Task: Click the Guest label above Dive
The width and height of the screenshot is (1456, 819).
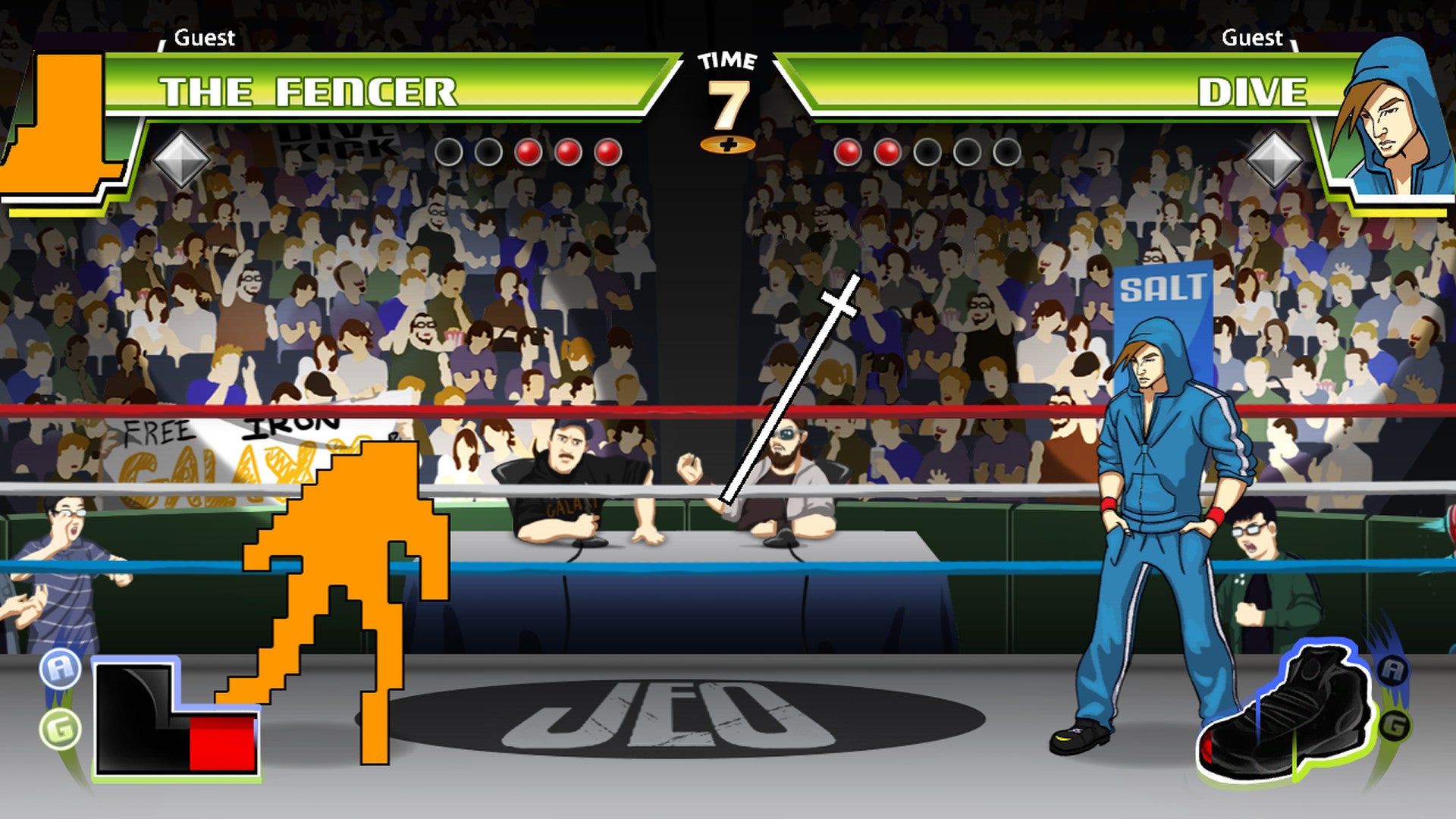Action: 1253,36
